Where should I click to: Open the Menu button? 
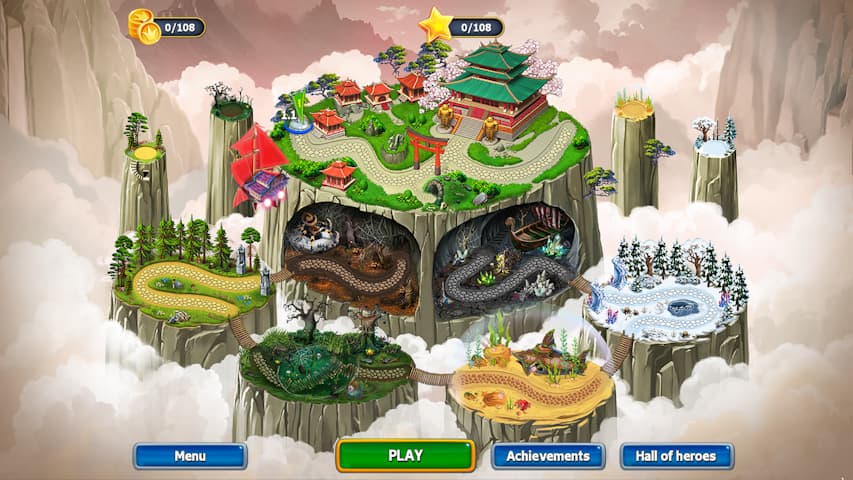pos(190,456)
